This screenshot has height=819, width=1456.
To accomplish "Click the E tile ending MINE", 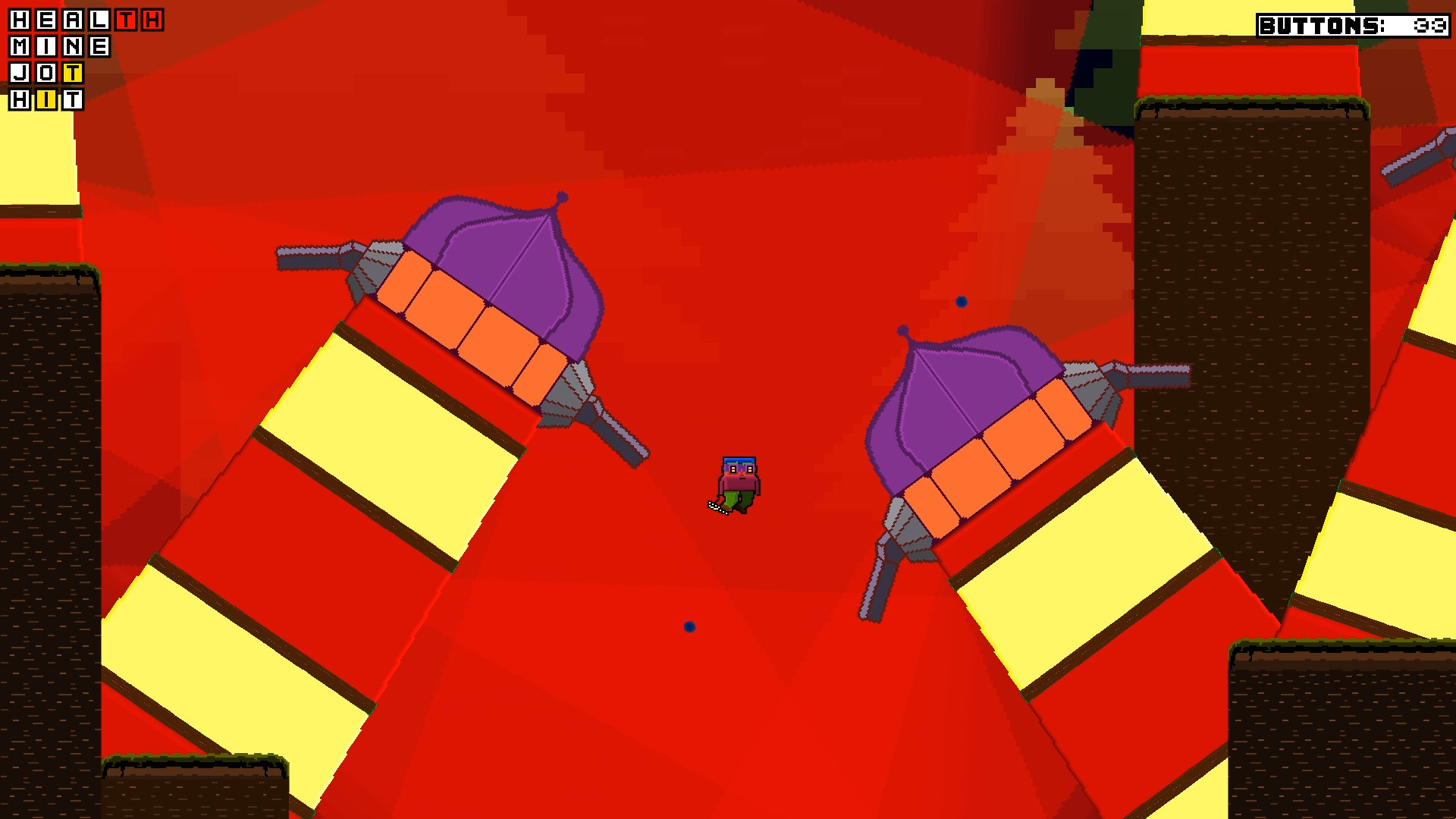I will (x=100, y=47).
